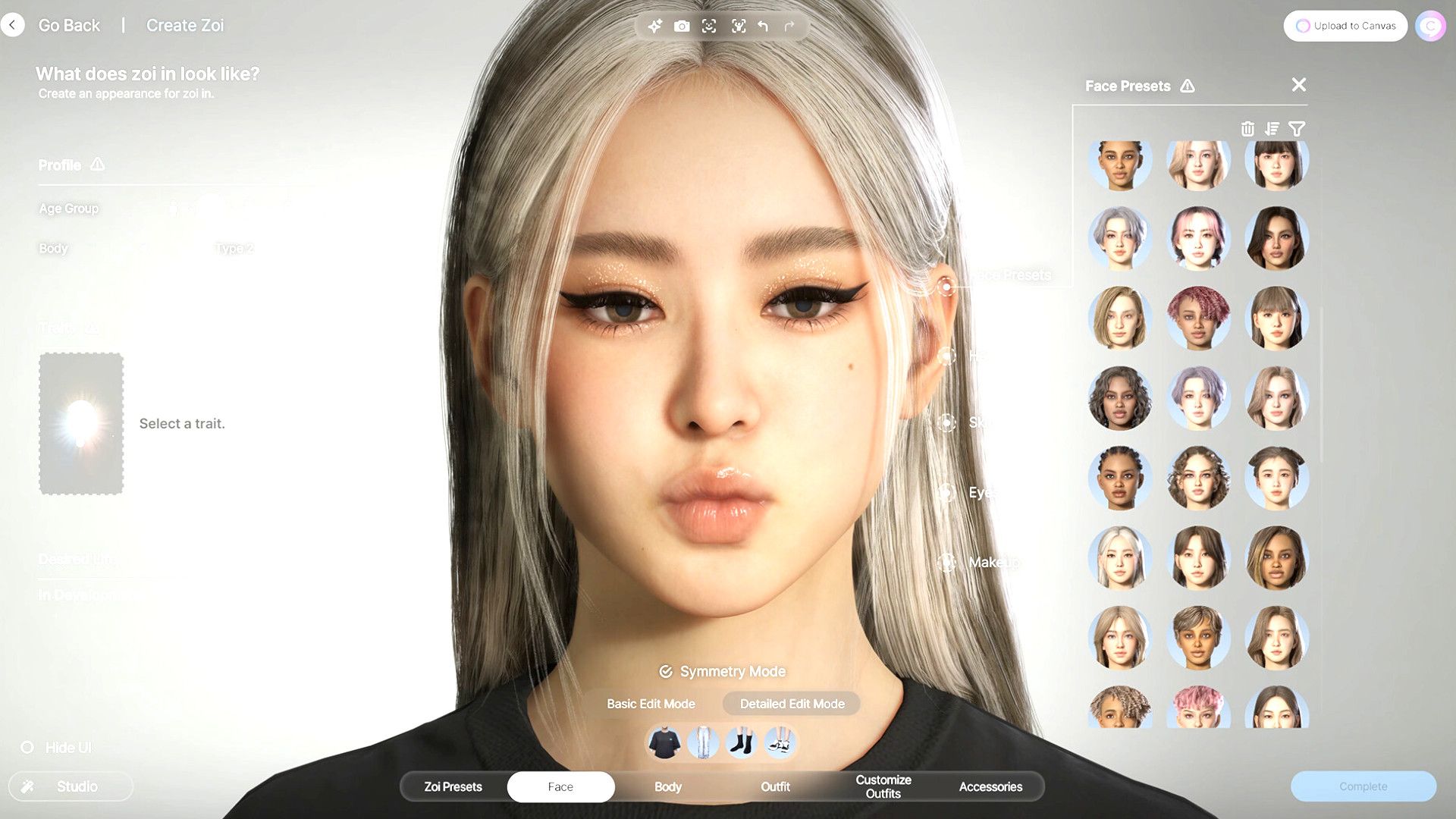Select the Face tab

560,786
